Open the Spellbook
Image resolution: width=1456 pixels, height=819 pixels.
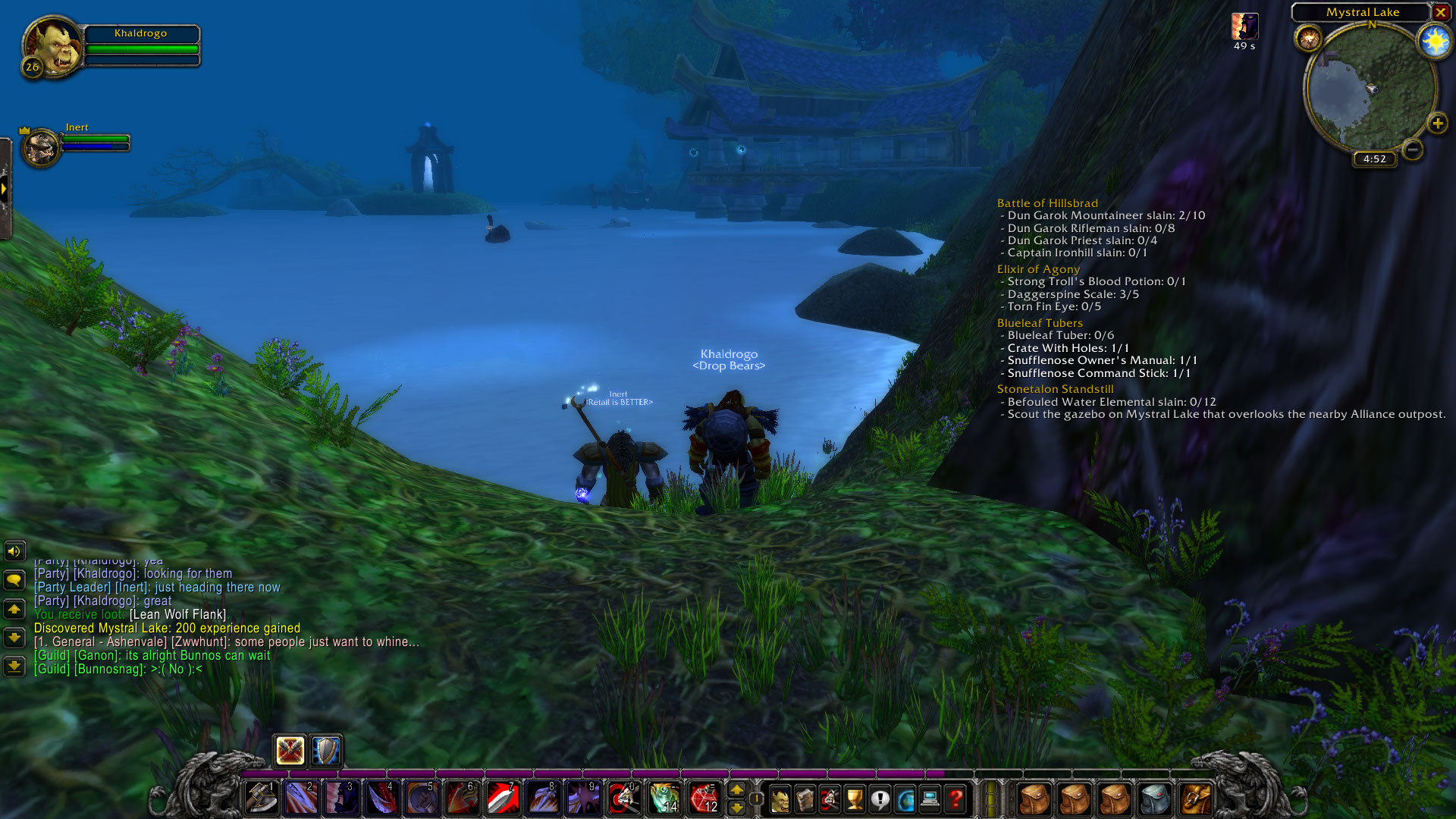tap(805, 798)
